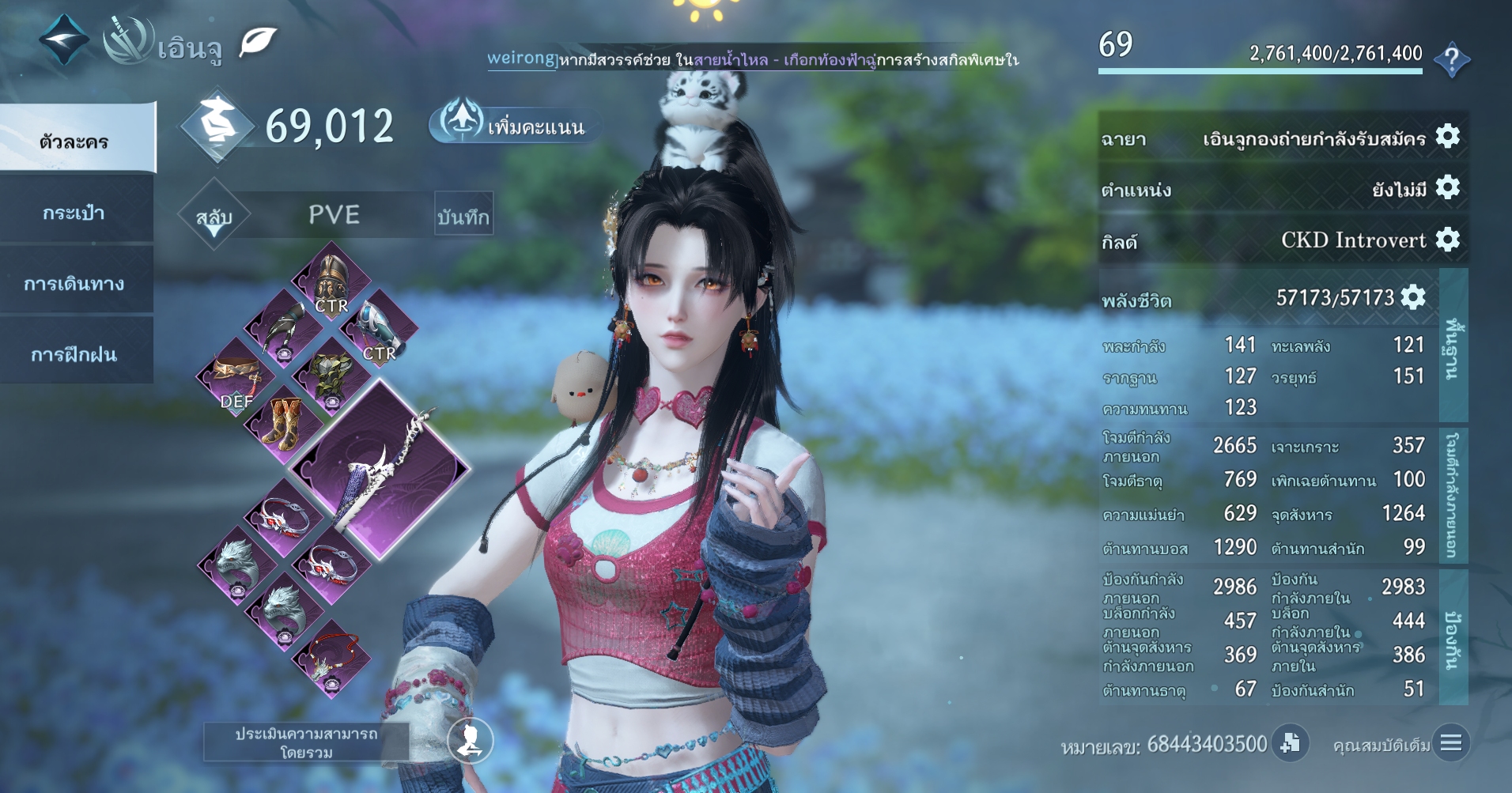Click ประเมินความสามารถโดยรวม overall evaluation button

tap(306, 742)
